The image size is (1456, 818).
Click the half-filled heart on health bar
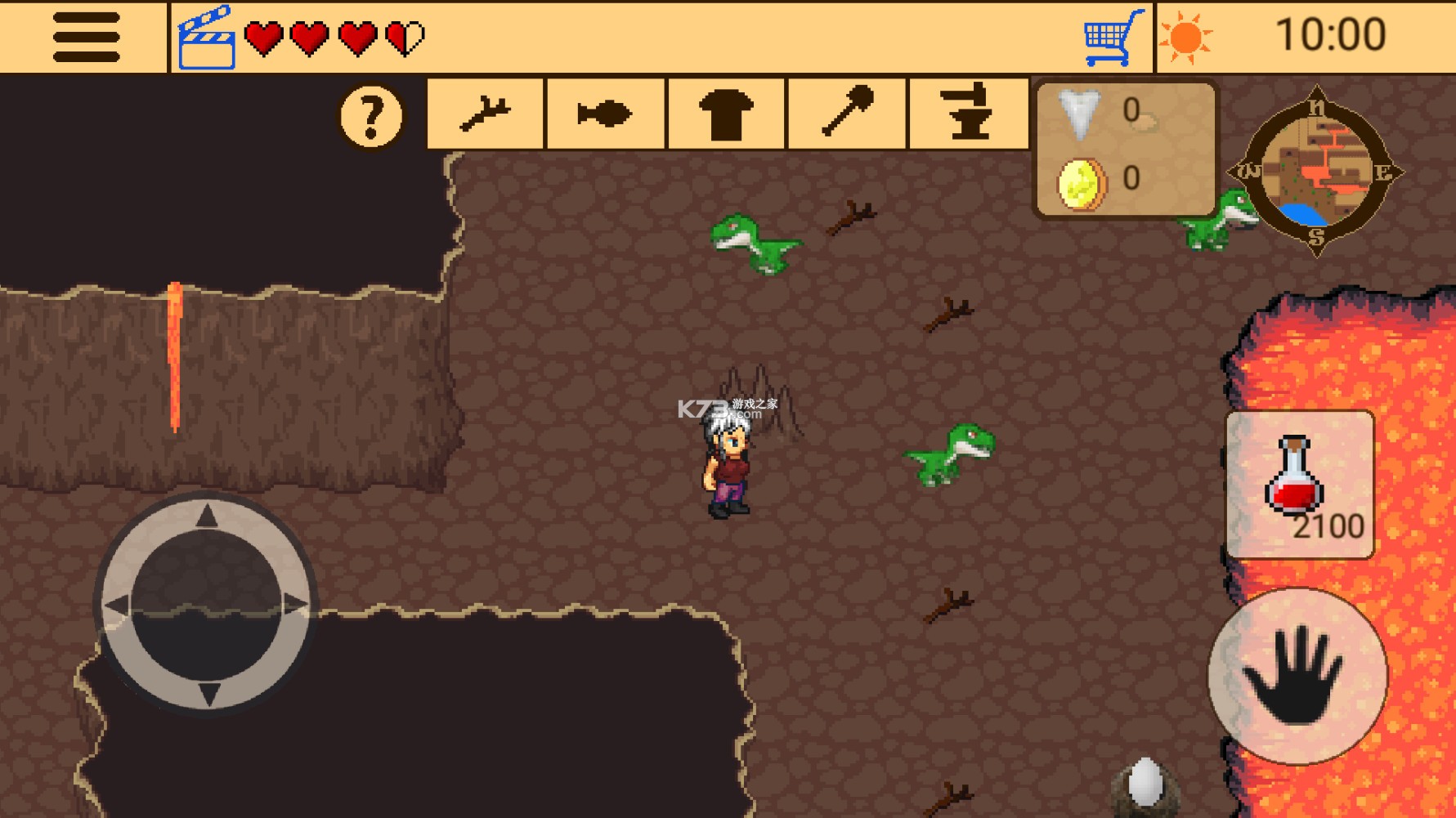[404, 36]
